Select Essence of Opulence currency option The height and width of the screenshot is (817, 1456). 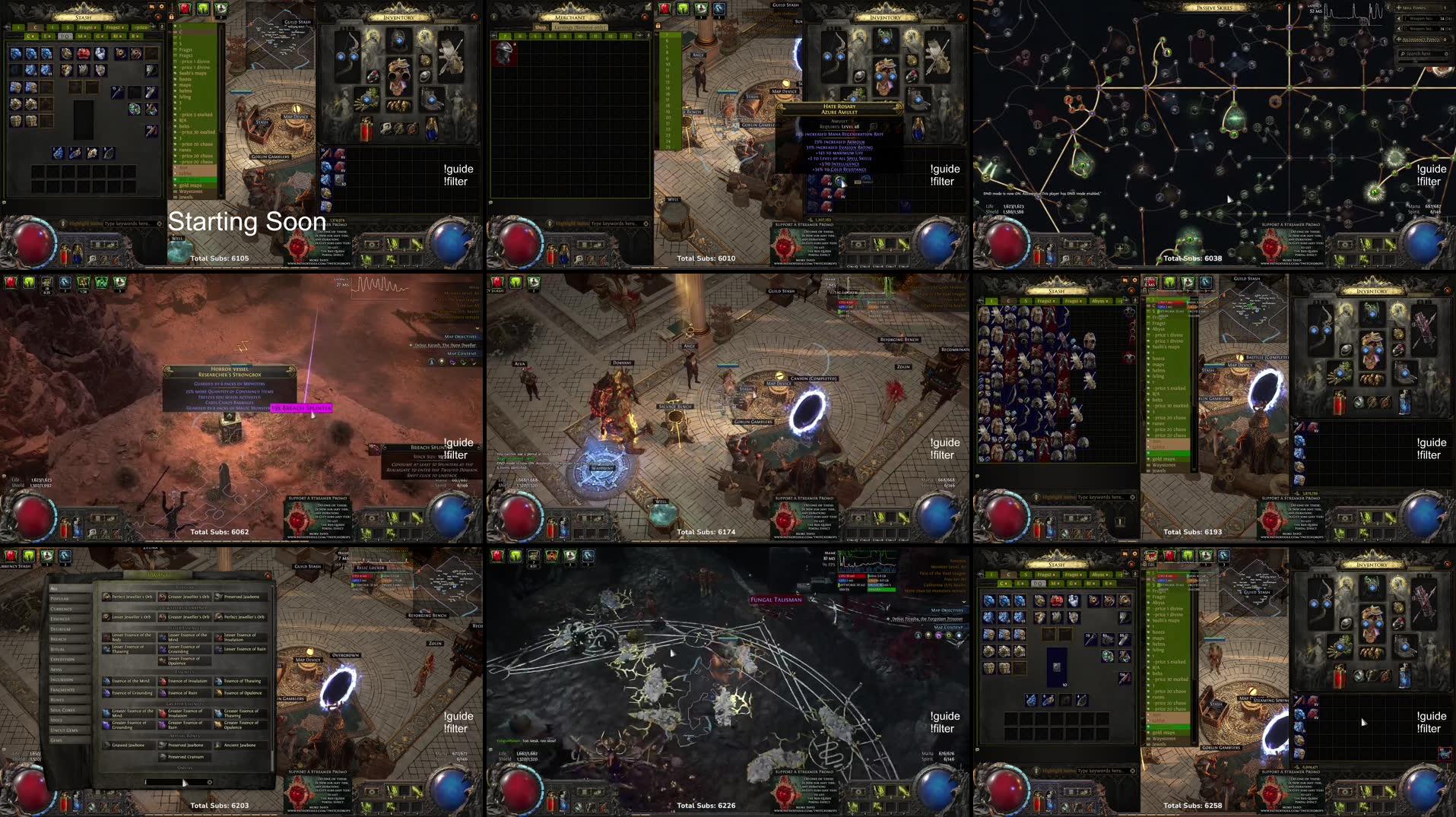pos(243,692)
